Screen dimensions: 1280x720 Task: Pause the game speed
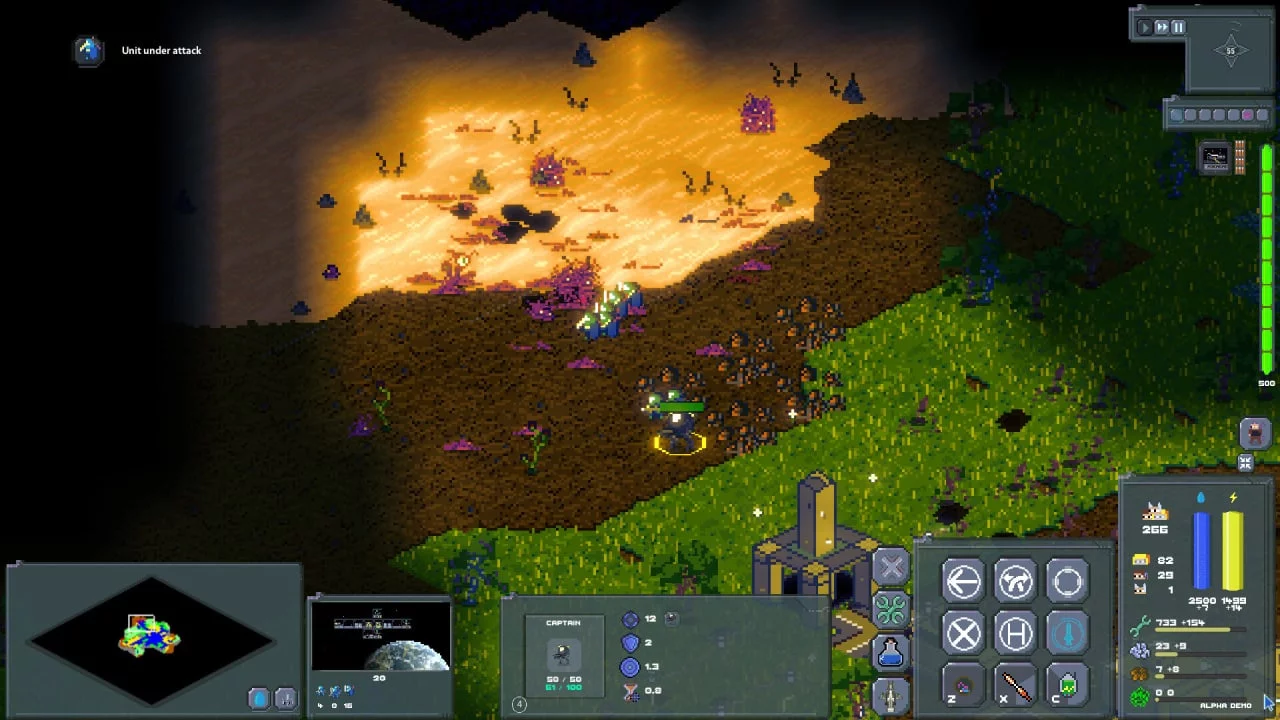pyautogui.click(x=1178, y=28)
